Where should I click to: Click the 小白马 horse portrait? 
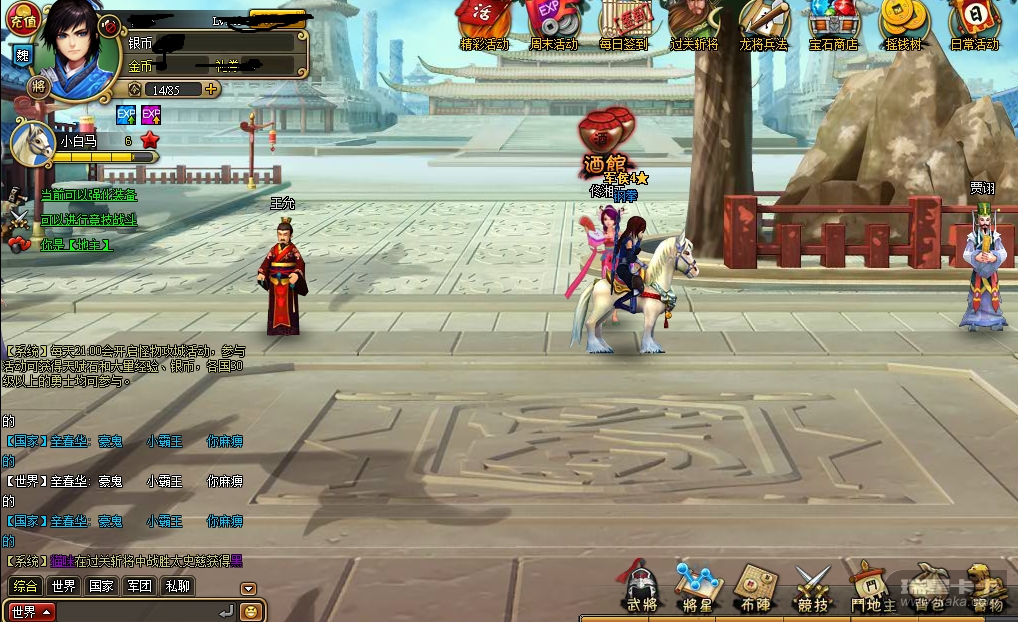coord(31,142)
